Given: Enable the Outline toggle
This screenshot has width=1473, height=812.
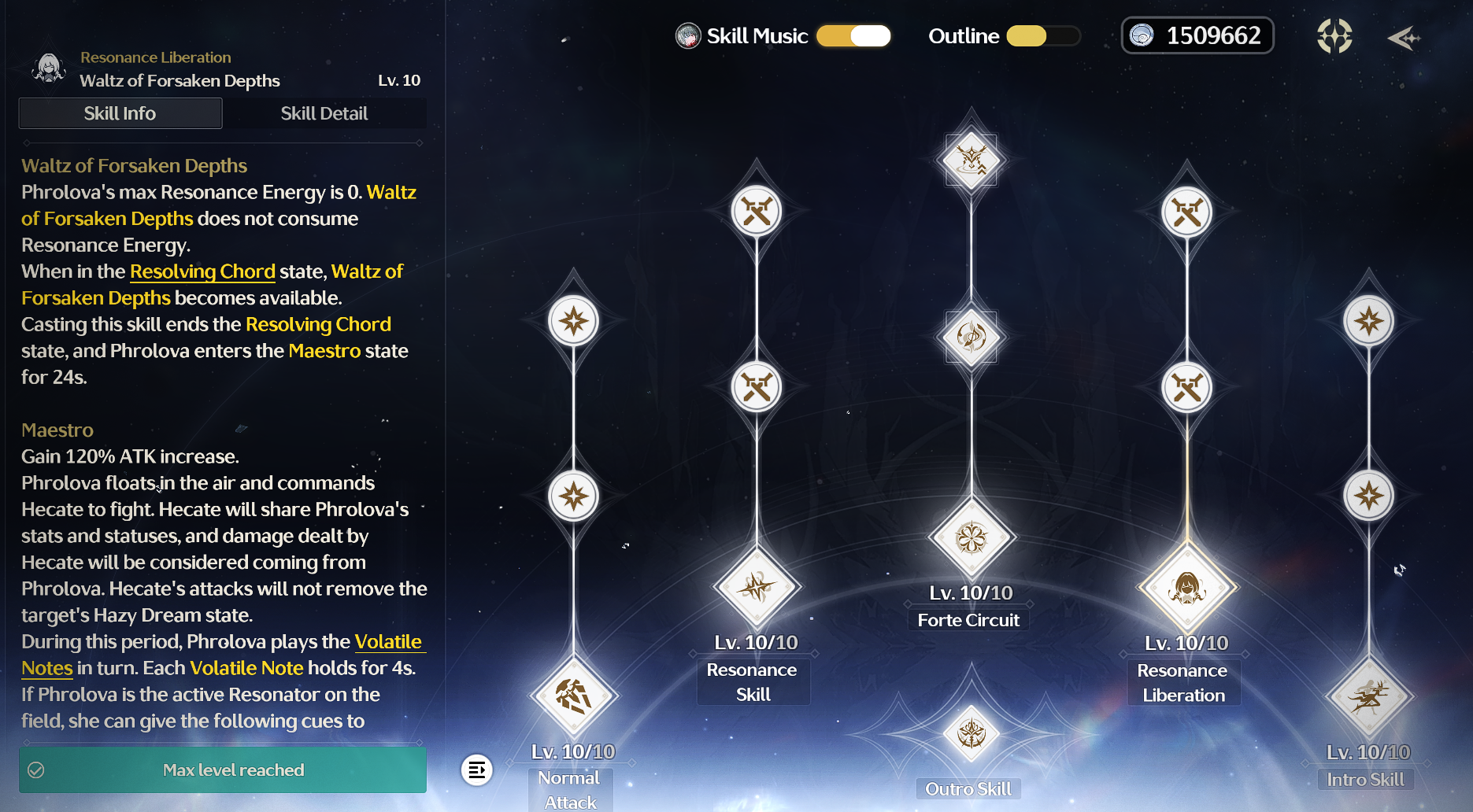Looking at the screenshot, I should [x=1043, y=36].
